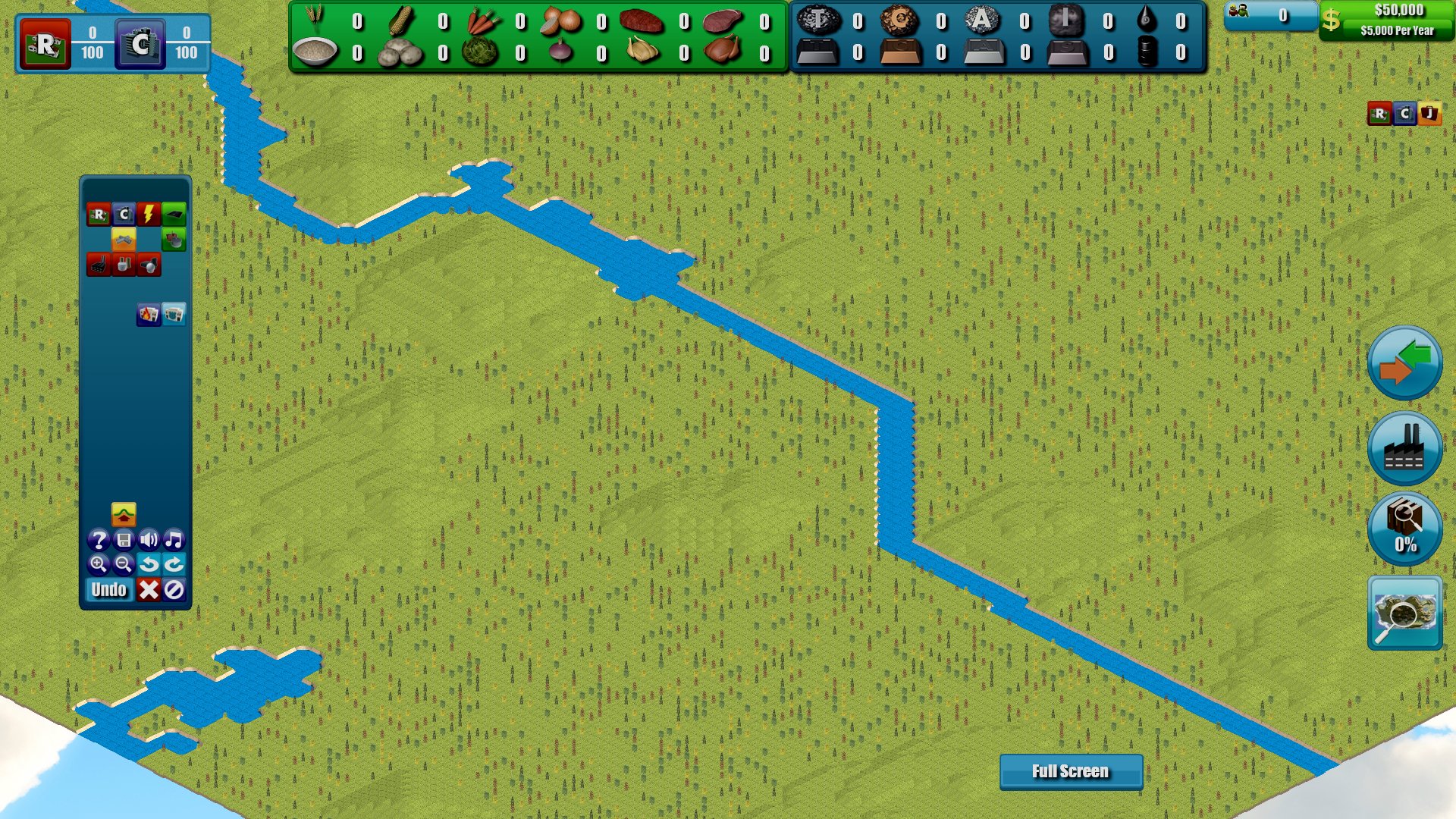Select the residential zoning R tool

99,214
